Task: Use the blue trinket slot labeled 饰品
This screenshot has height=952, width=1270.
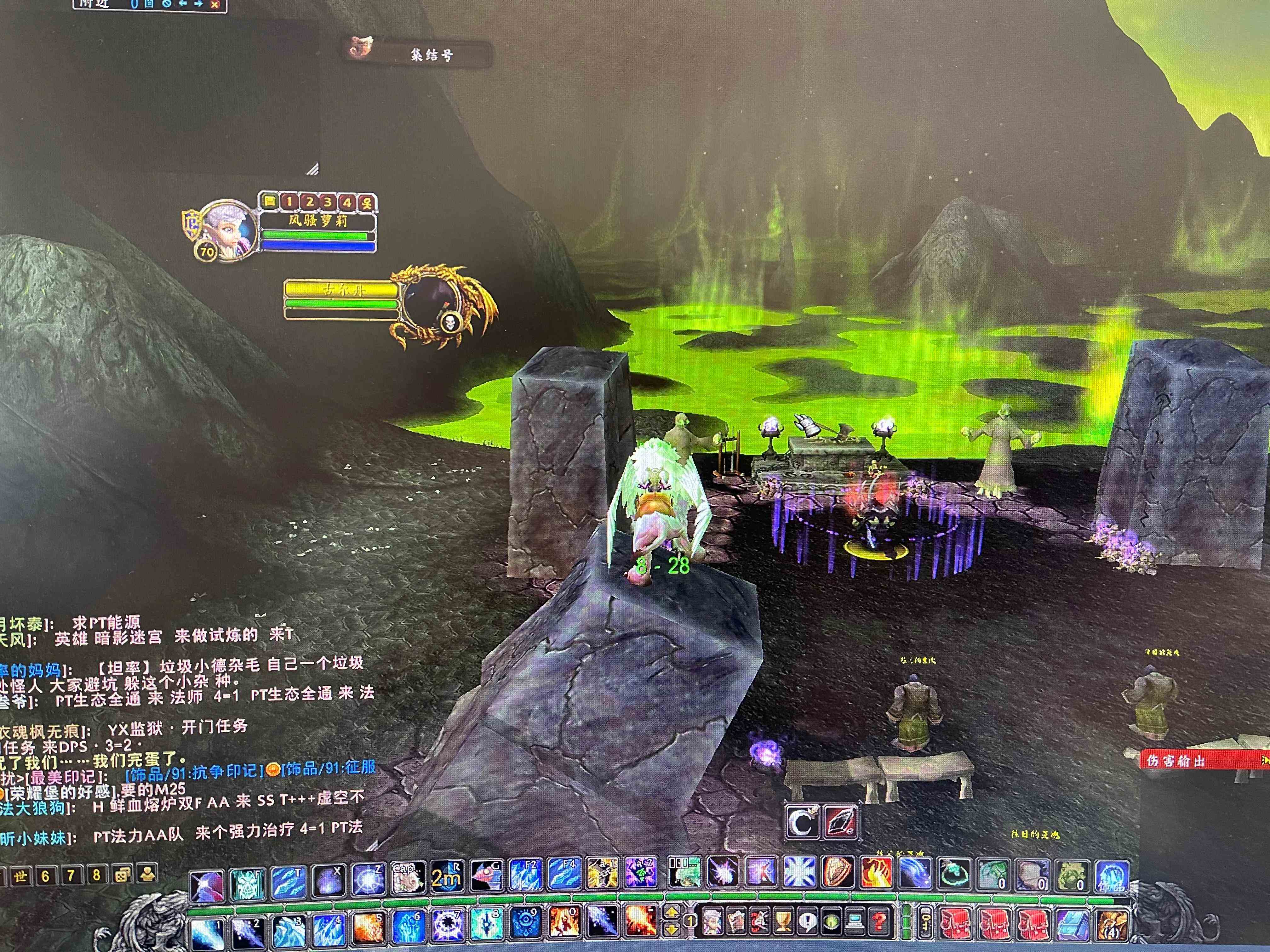Action: [x=1112, y=877]
